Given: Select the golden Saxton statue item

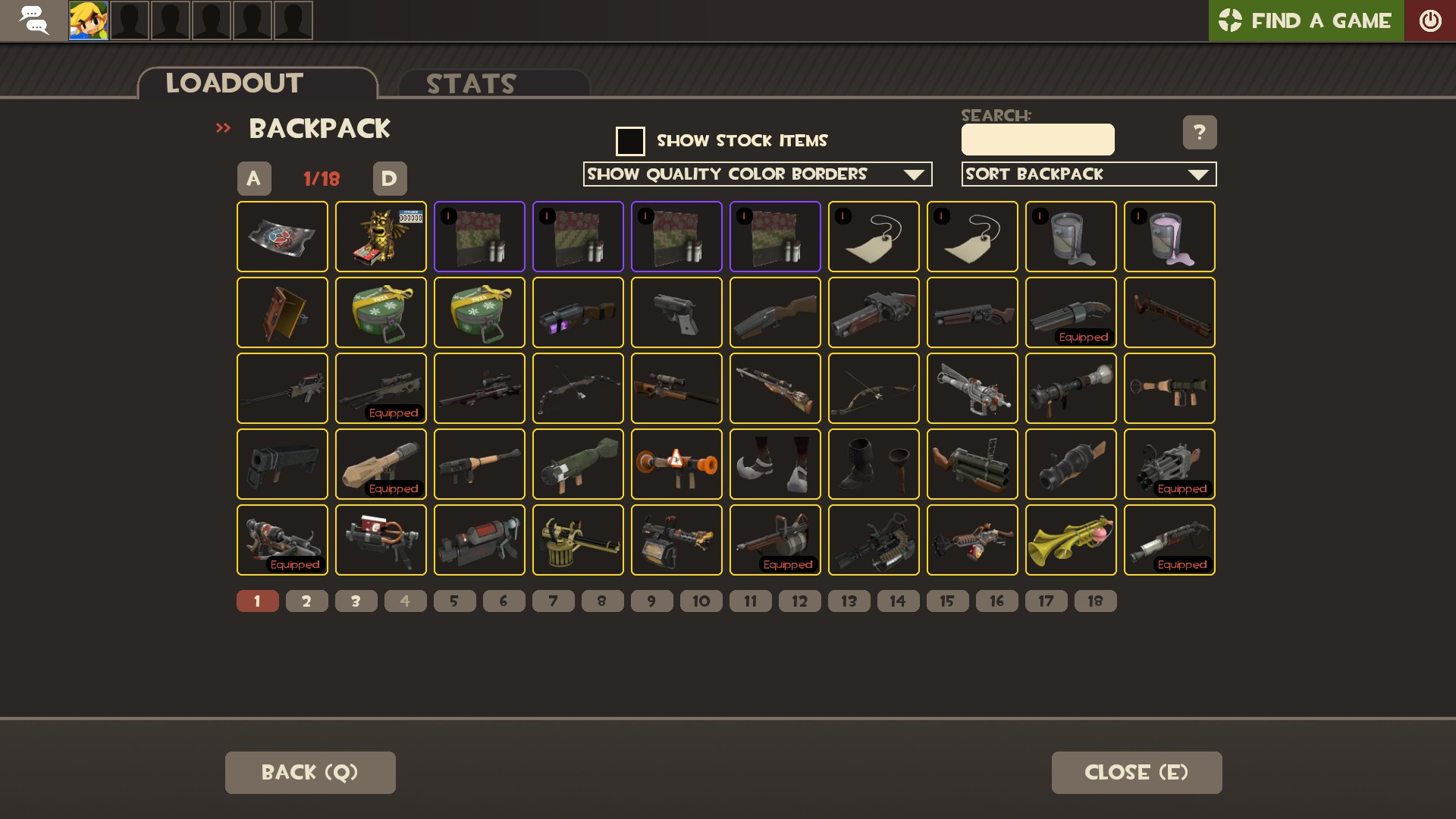Looking at the screenshot, I should point(381,237).
